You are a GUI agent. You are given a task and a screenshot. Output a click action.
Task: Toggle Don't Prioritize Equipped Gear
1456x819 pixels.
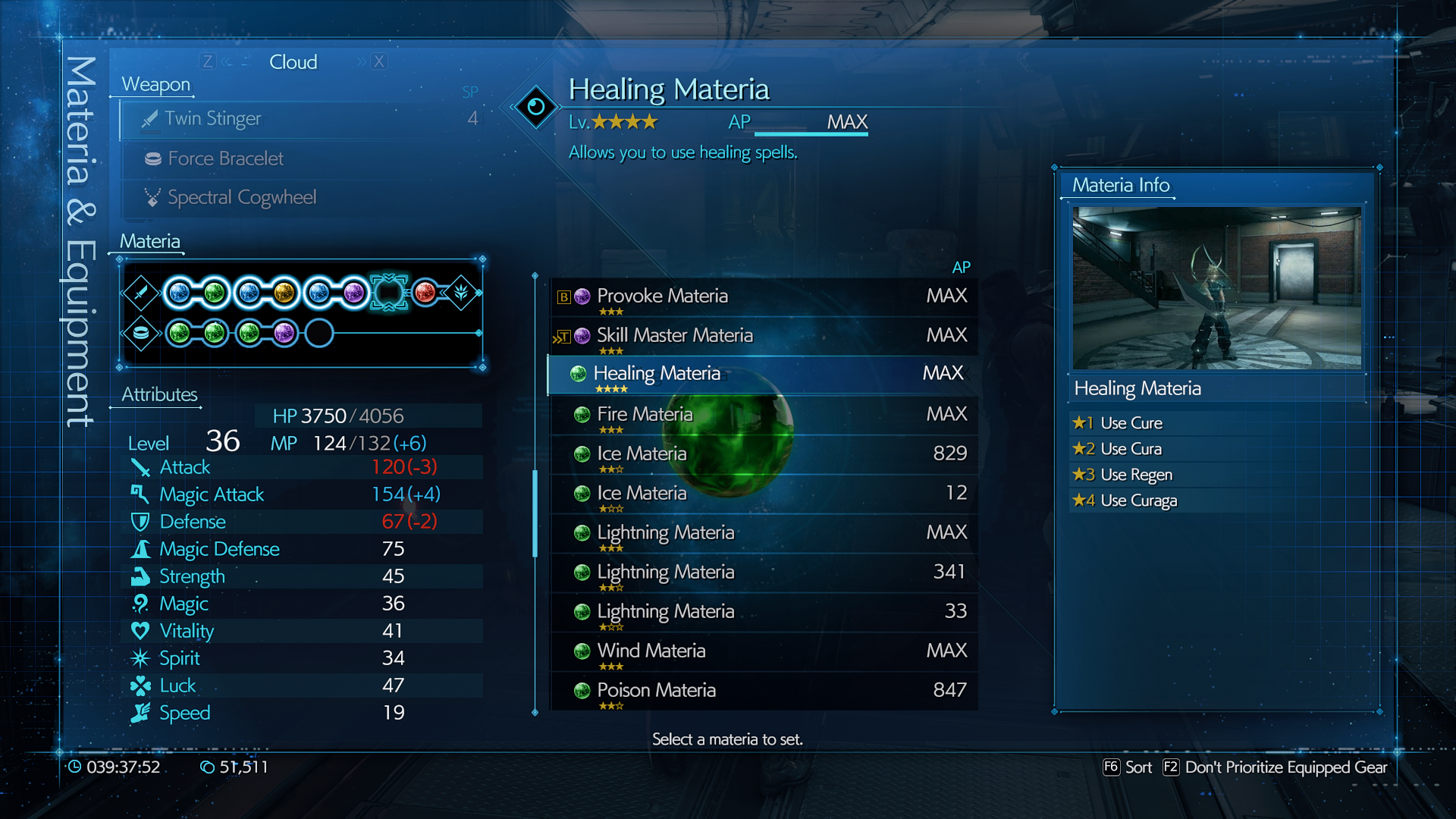coord(1276,767)
